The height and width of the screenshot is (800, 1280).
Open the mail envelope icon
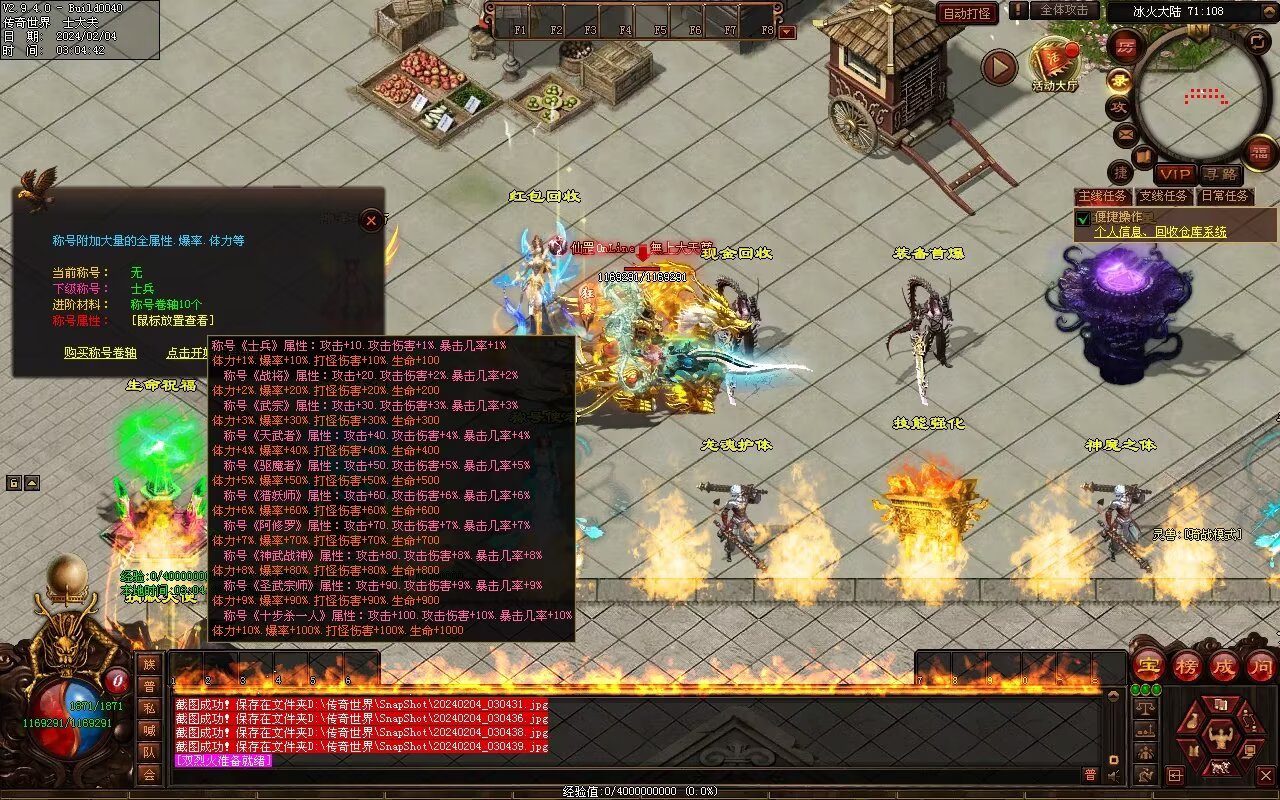1125,133
